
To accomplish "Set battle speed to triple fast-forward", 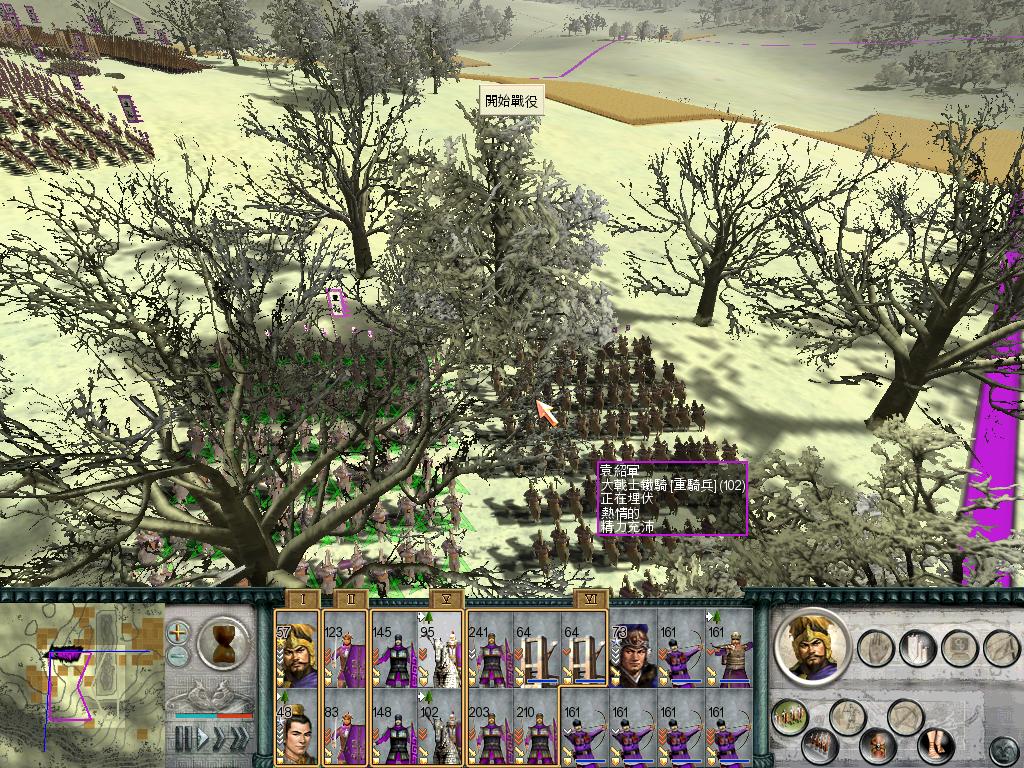I will 242,739.
